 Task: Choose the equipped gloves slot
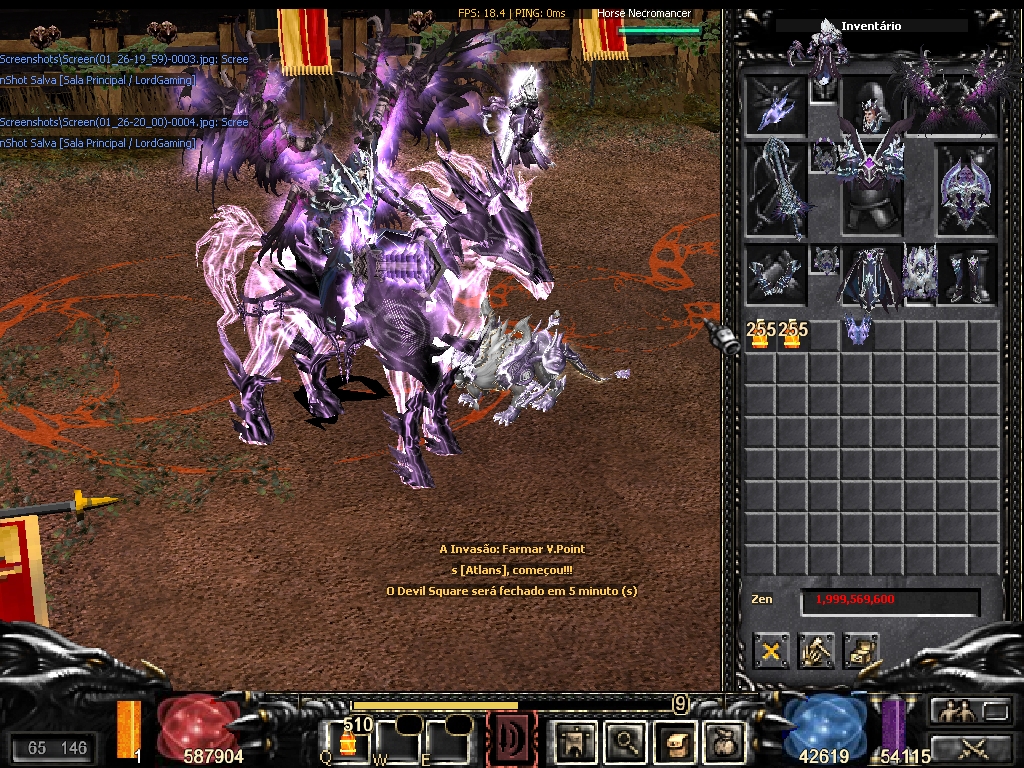click(x=776, y=276)
